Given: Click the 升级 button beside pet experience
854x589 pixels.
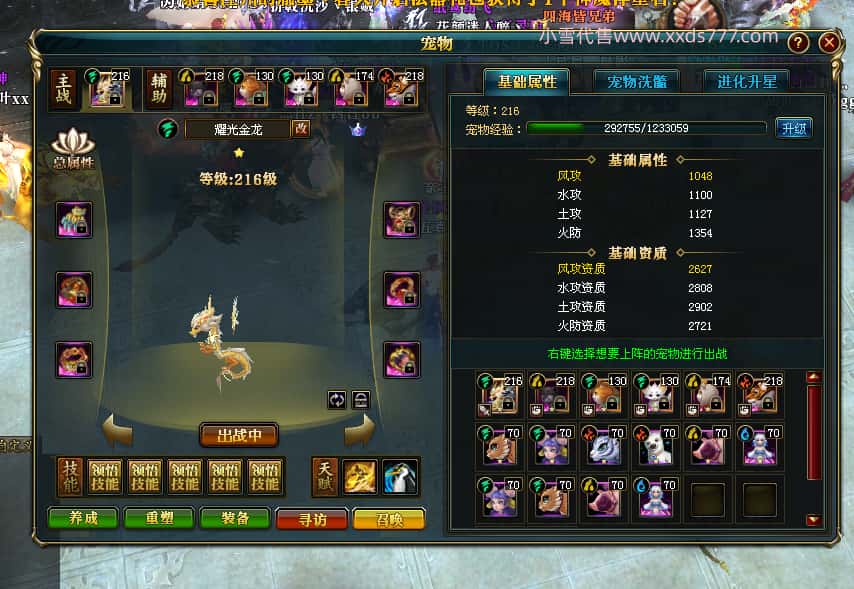Looking at the screenshot, I should click(x=793, y=128).
